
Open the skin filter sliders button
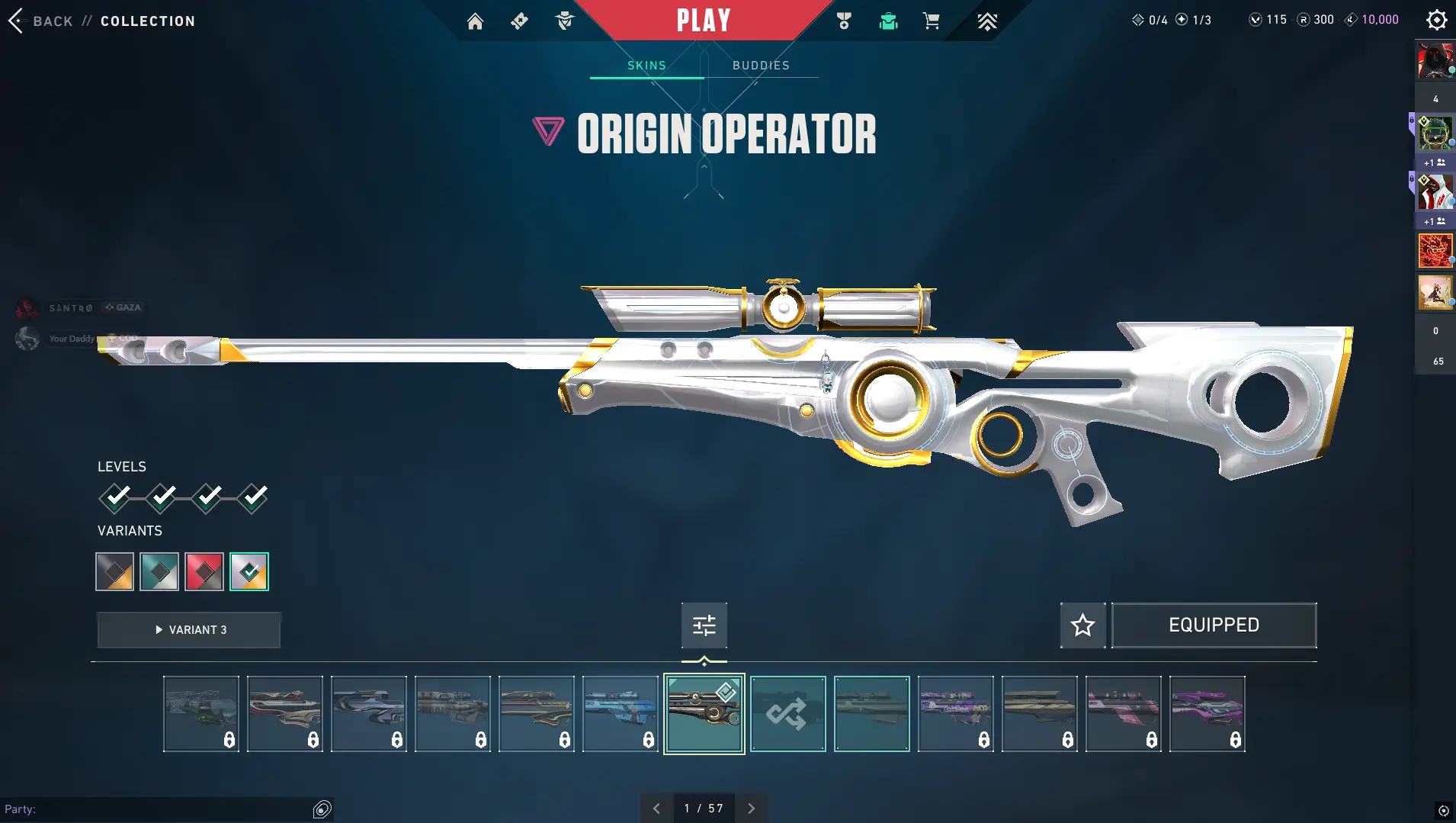click(704, 625)
